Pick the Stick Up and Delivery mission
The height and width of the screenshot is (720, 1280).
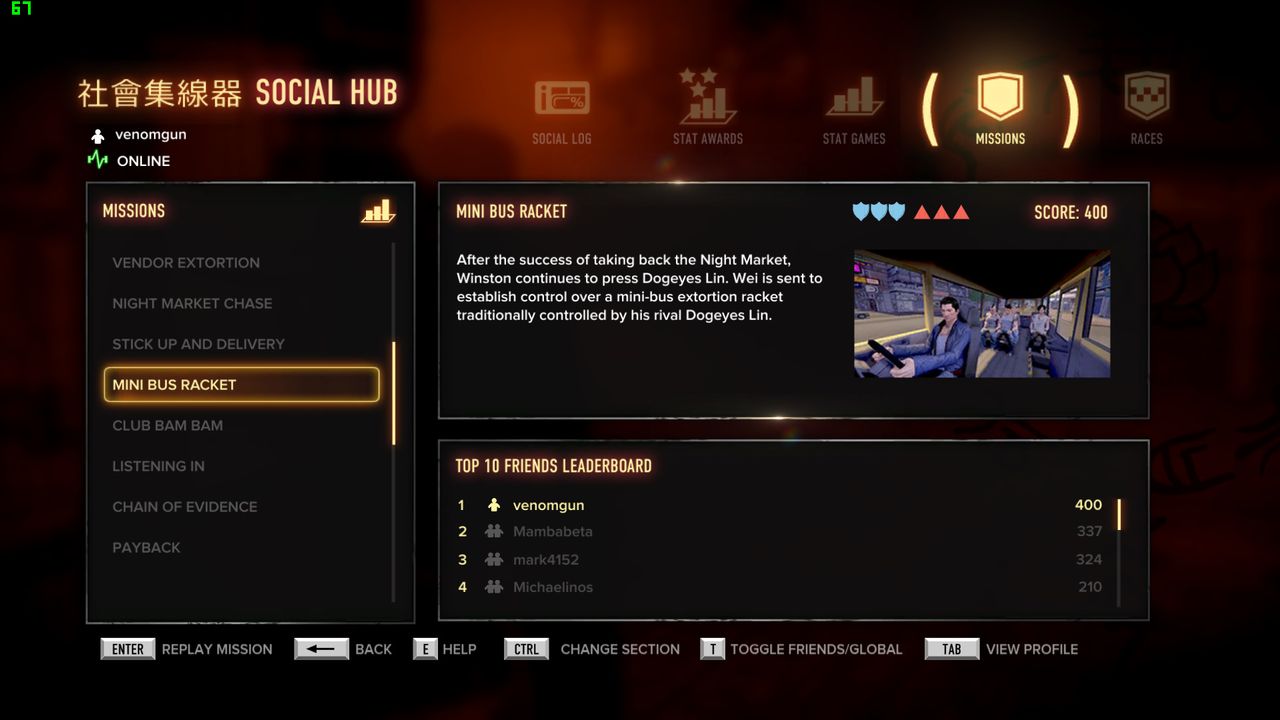click(x=198, y=344)
